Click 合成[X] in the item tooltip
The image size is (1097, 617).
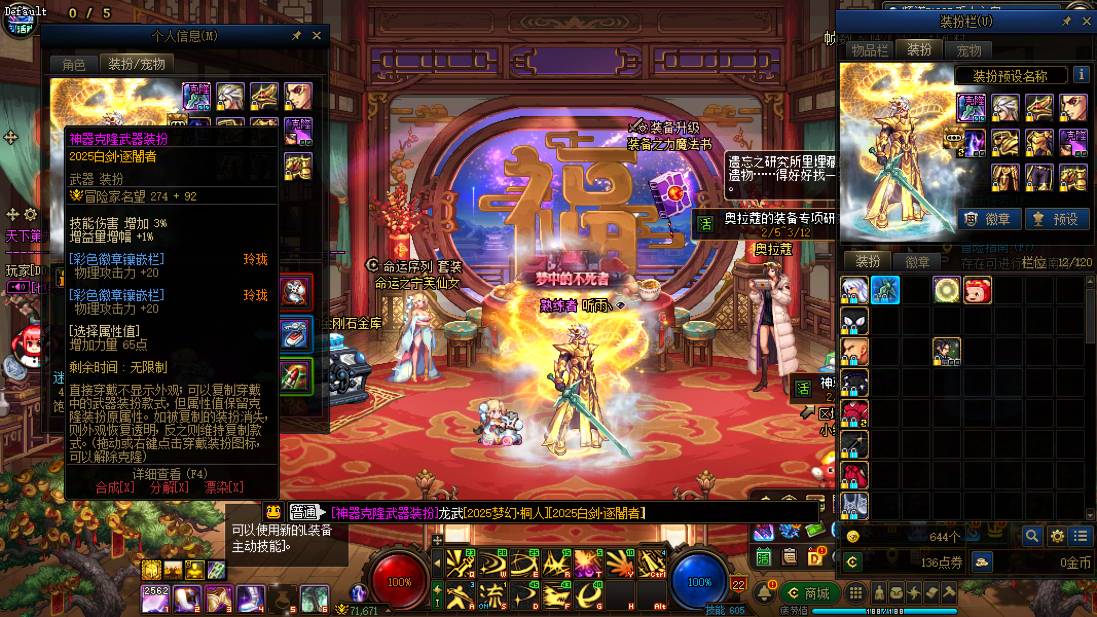[114, 487]
